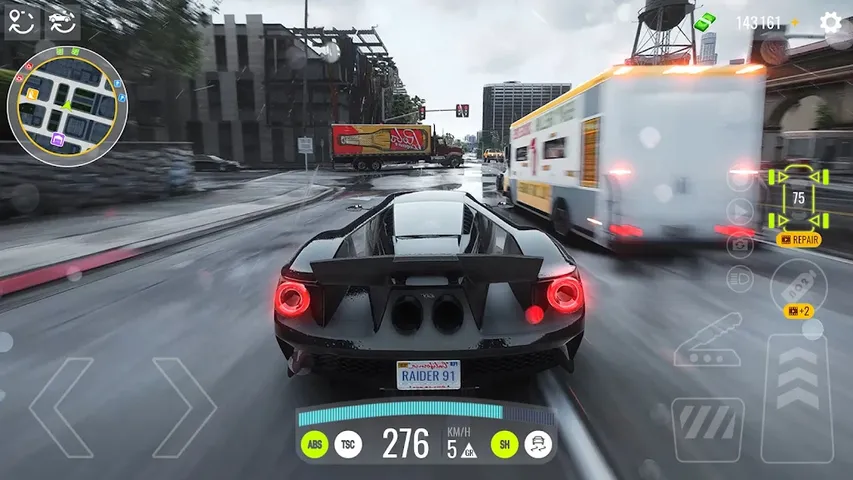The image size is (853, 480).
Task: Pull the handbrake lever
Action: [707, 342]
